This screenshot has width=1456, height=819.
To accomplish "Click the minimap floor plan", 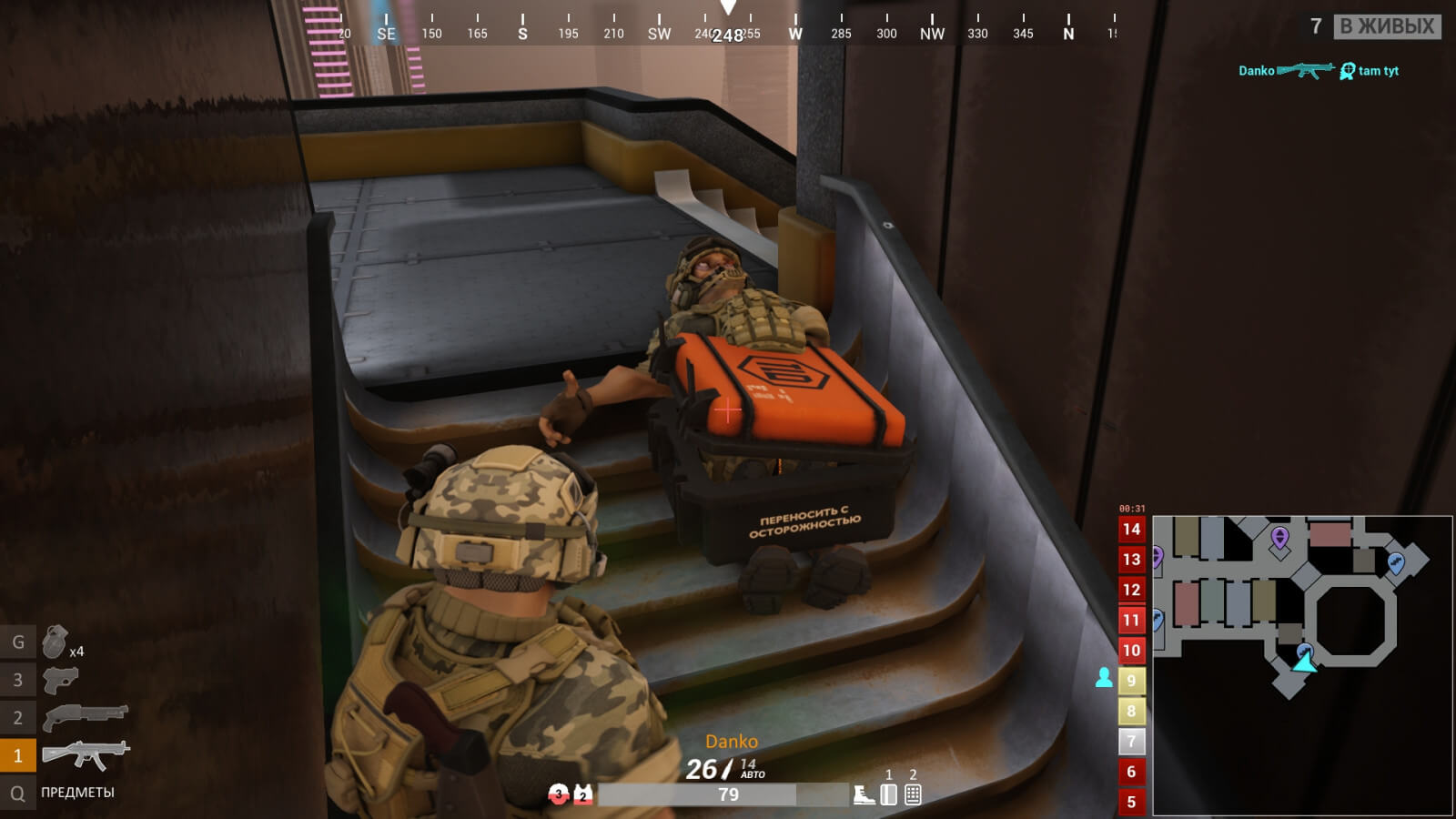I will 1301,664.
